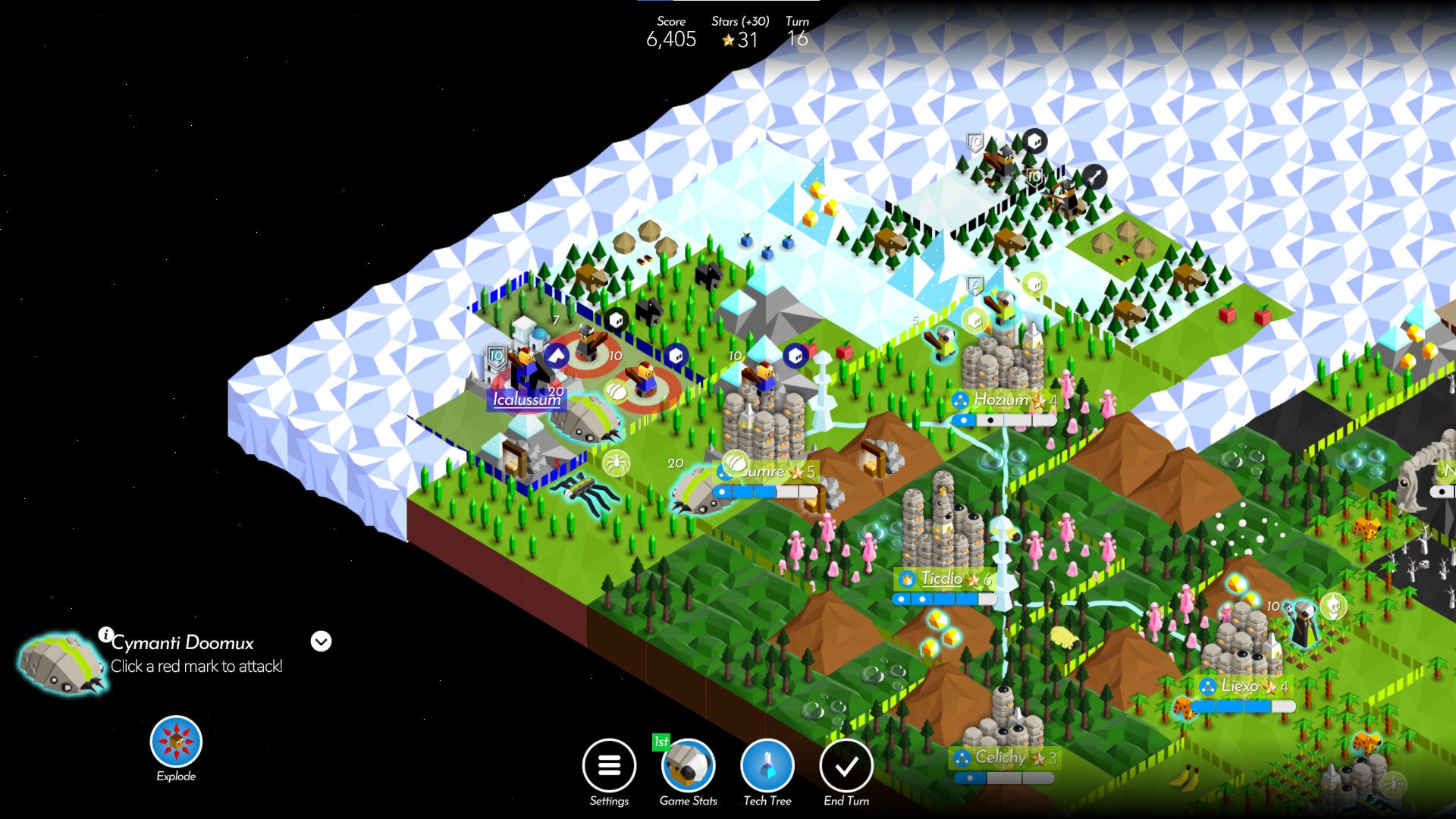Activate the Explode unit action
The image size is (1456, 819).
pyautogui.click(x=176, y=742)
